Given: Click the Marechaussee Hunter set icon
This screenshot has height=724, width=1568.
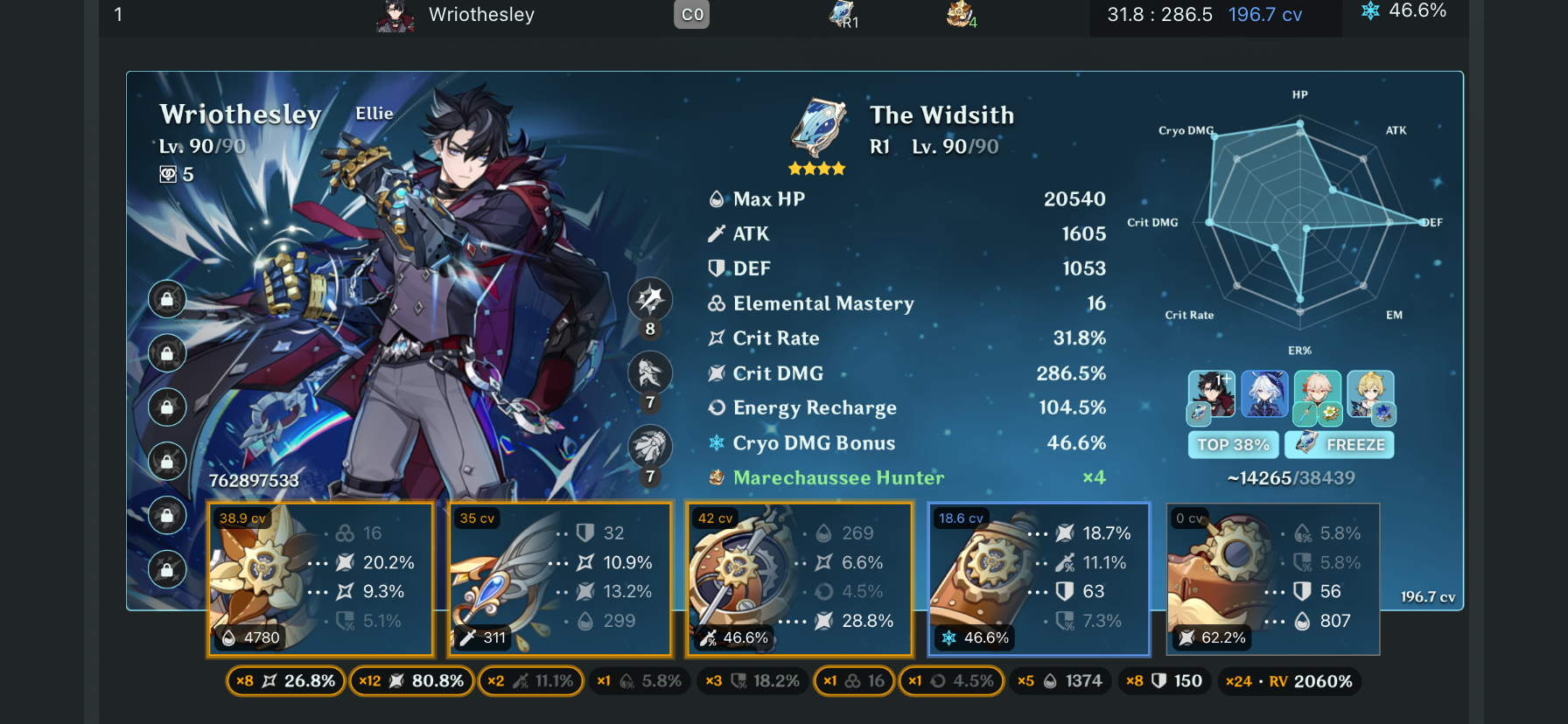Looking at the screenshot, I should [715, 477].
